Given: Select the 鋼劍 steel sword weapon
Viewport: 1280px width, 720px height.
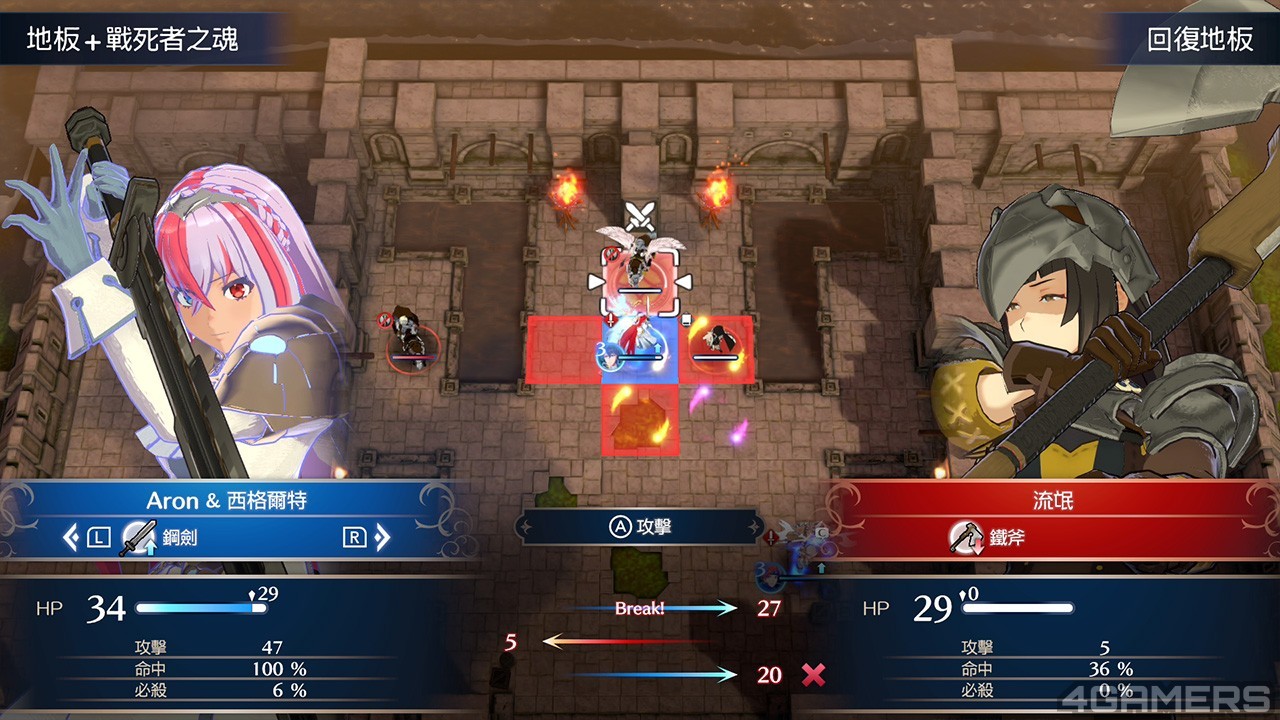Looking at the screenshot, I should pyautogui.click(x=160, y=538).
